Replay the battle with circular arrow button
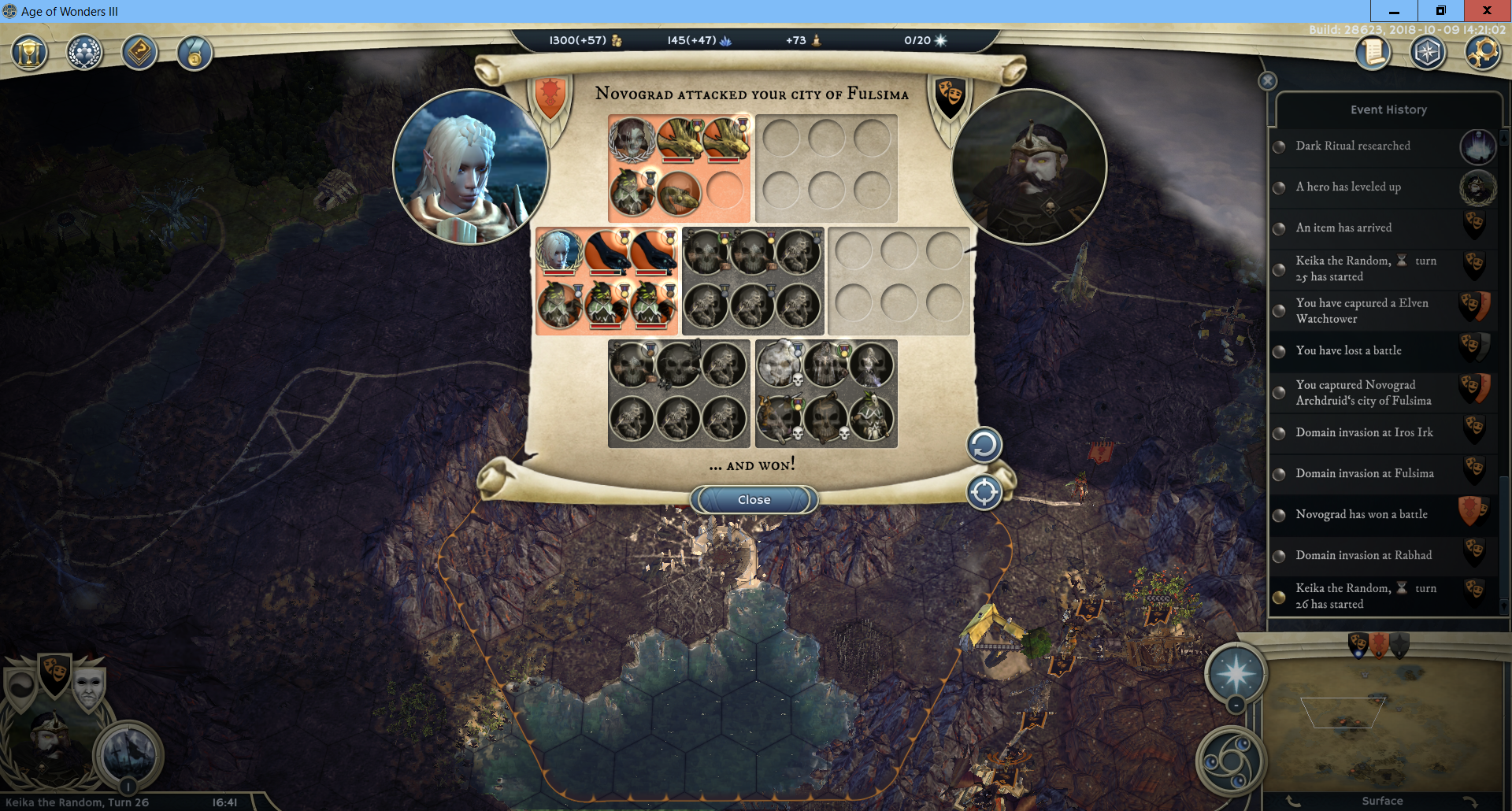Image resolution: width=1512 pixels, height=811 pixels. (984, 445)
